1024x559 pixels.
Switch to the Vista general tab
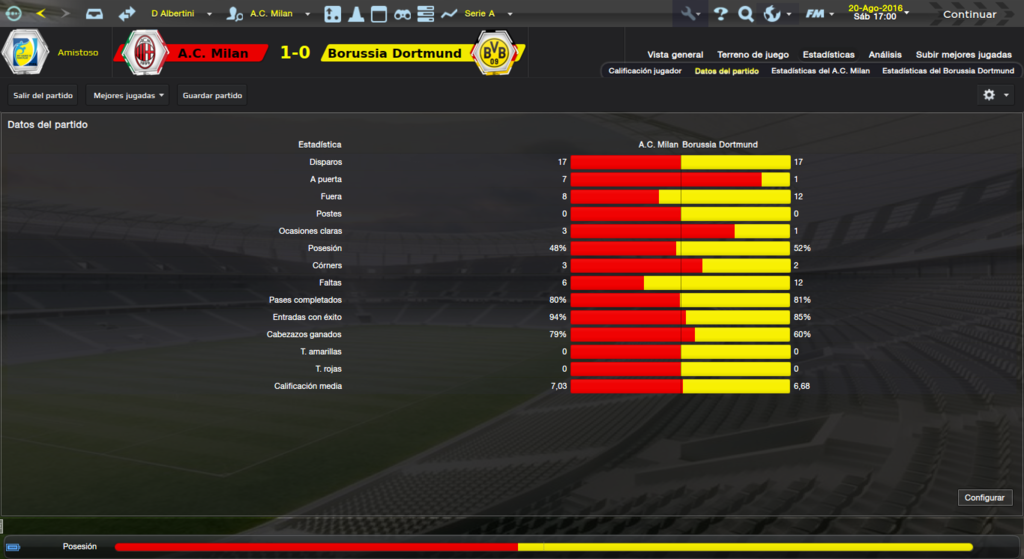pos(675,55)
